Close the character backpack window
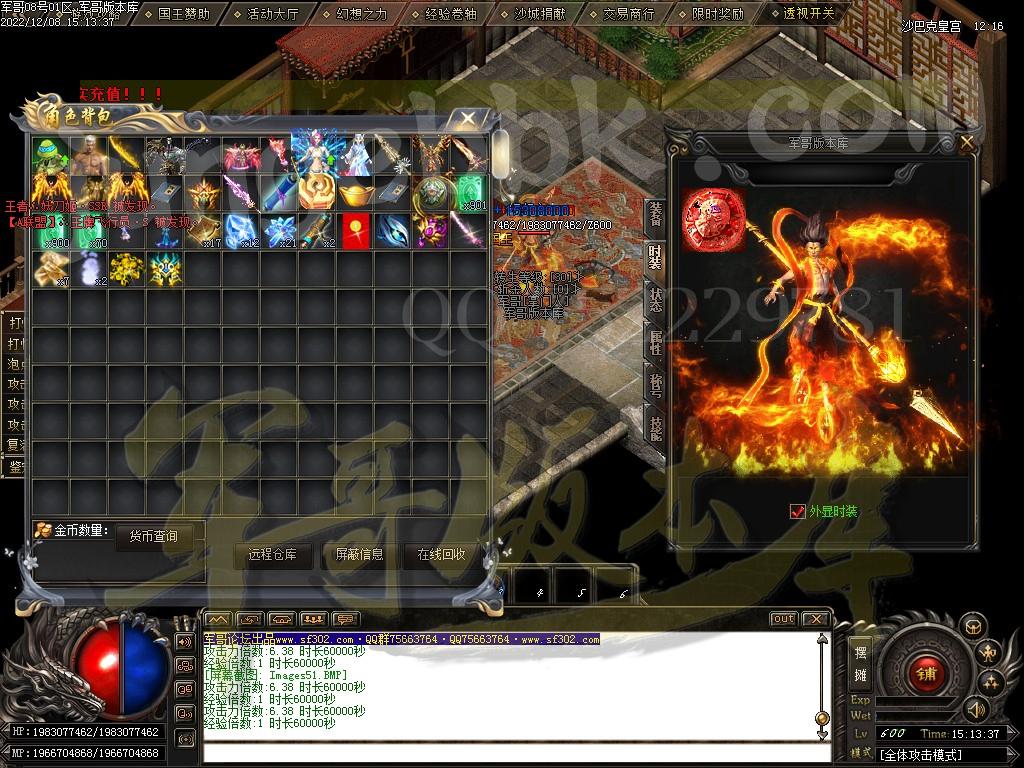Image resolution: width=1024 pixels, height=768 pixels. pos(467,119)
